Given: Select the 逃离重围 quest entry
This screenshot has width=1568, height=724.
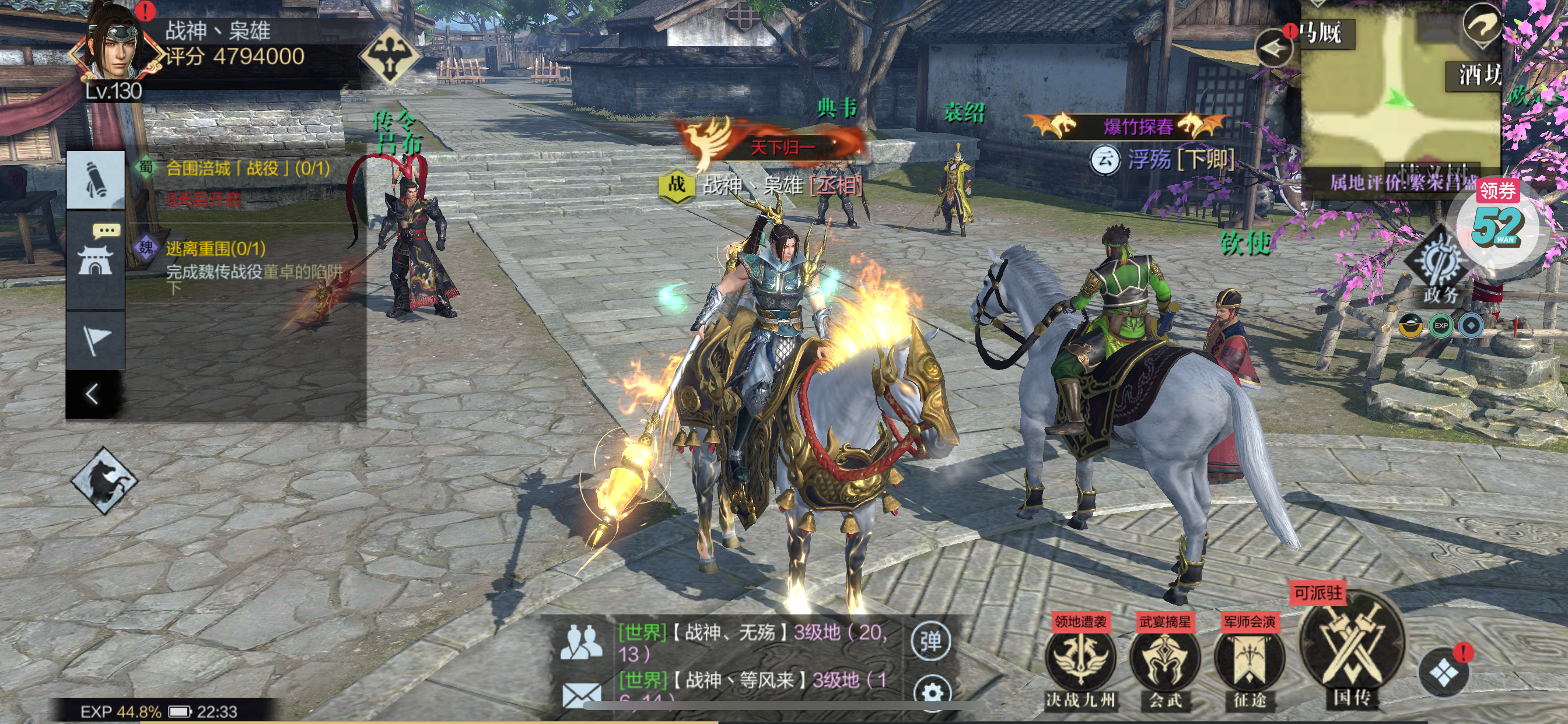Looking at the screenshot, I should tap(215, 248).
